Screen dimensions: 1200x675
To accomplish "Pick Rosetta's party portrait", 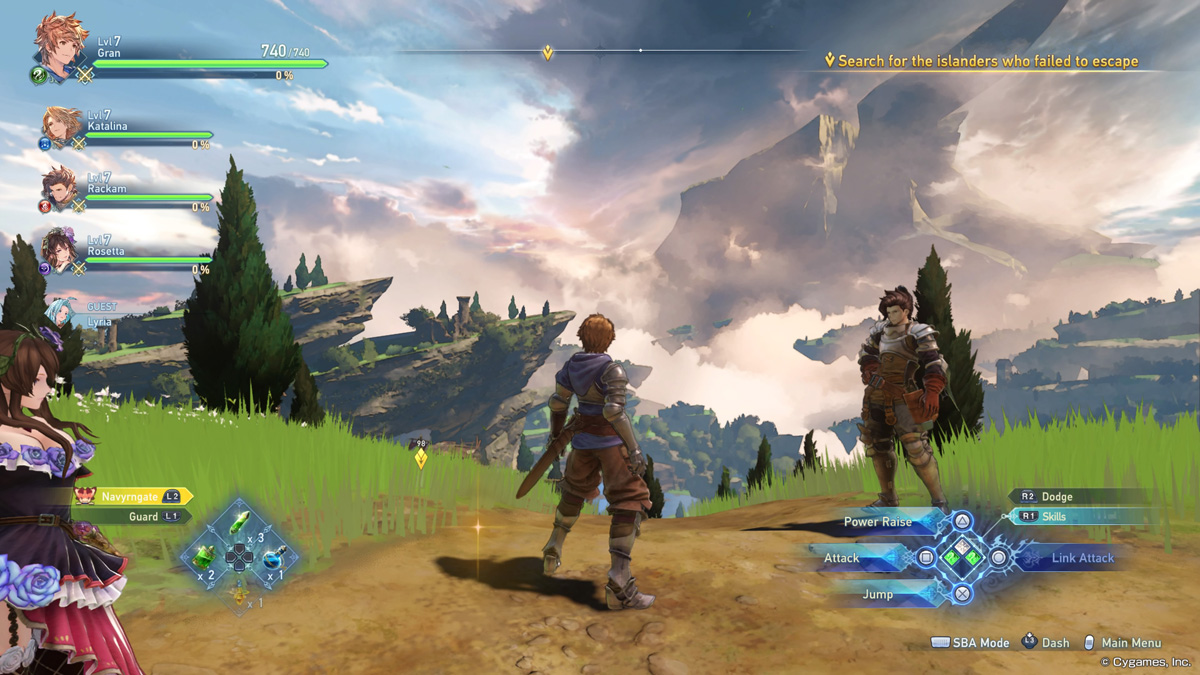I will coord(60,250).
